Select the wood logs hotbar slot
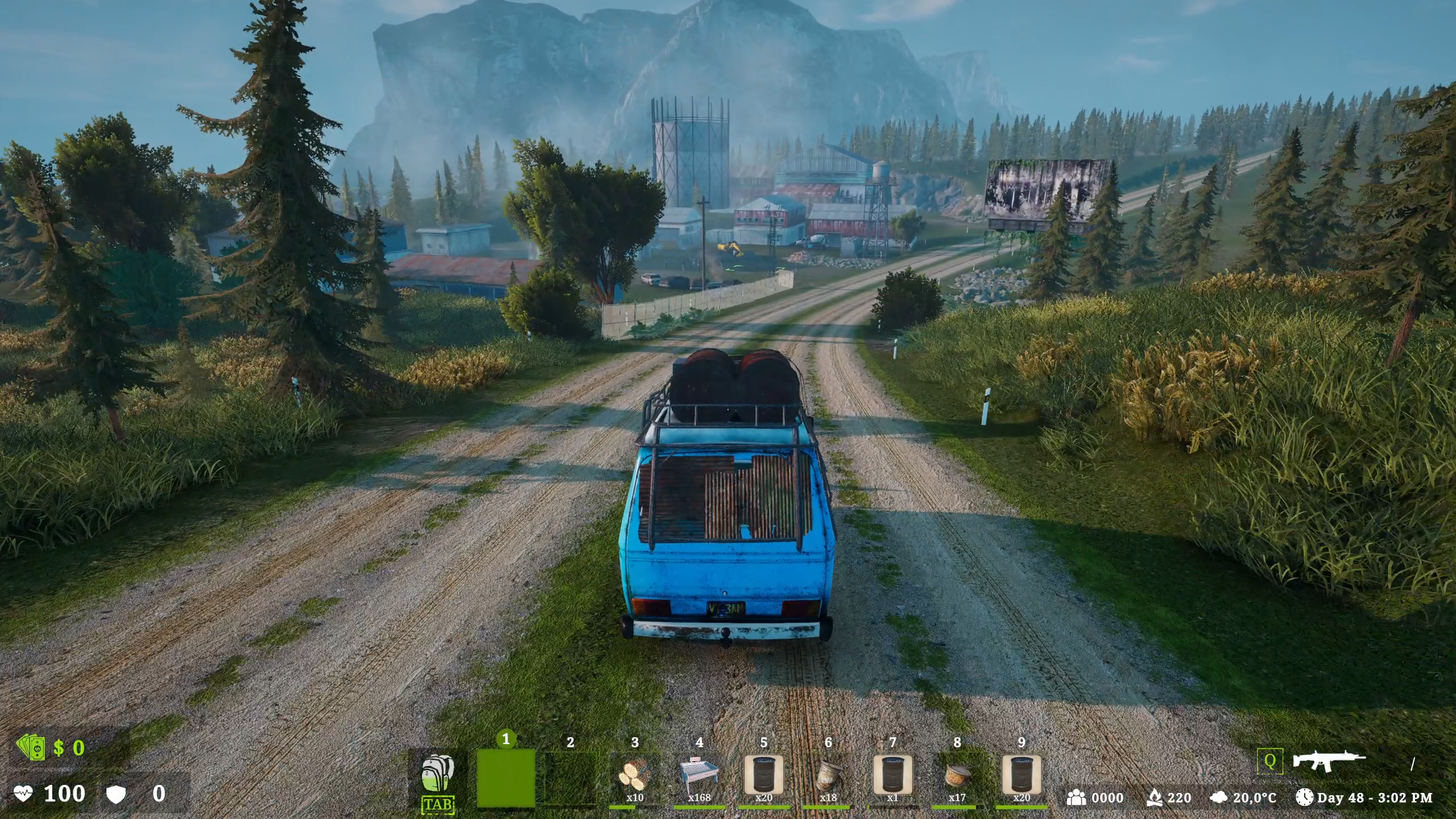Viewport: 1456px width, 819px height. [635, 776]
